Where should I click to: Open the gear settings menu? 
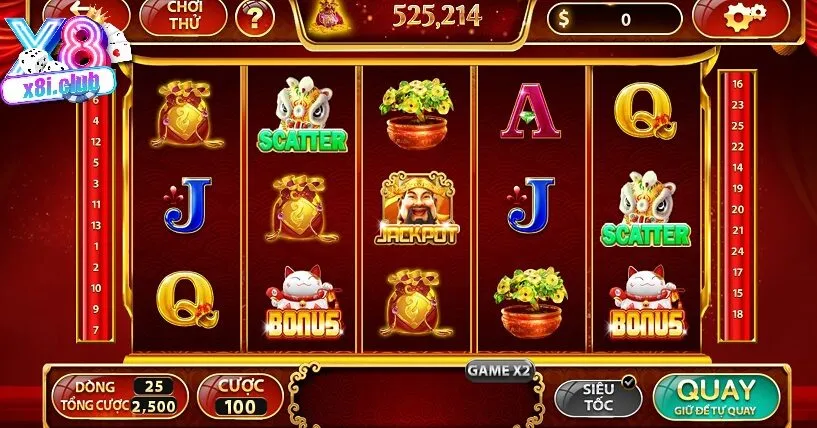click(745, 16)
